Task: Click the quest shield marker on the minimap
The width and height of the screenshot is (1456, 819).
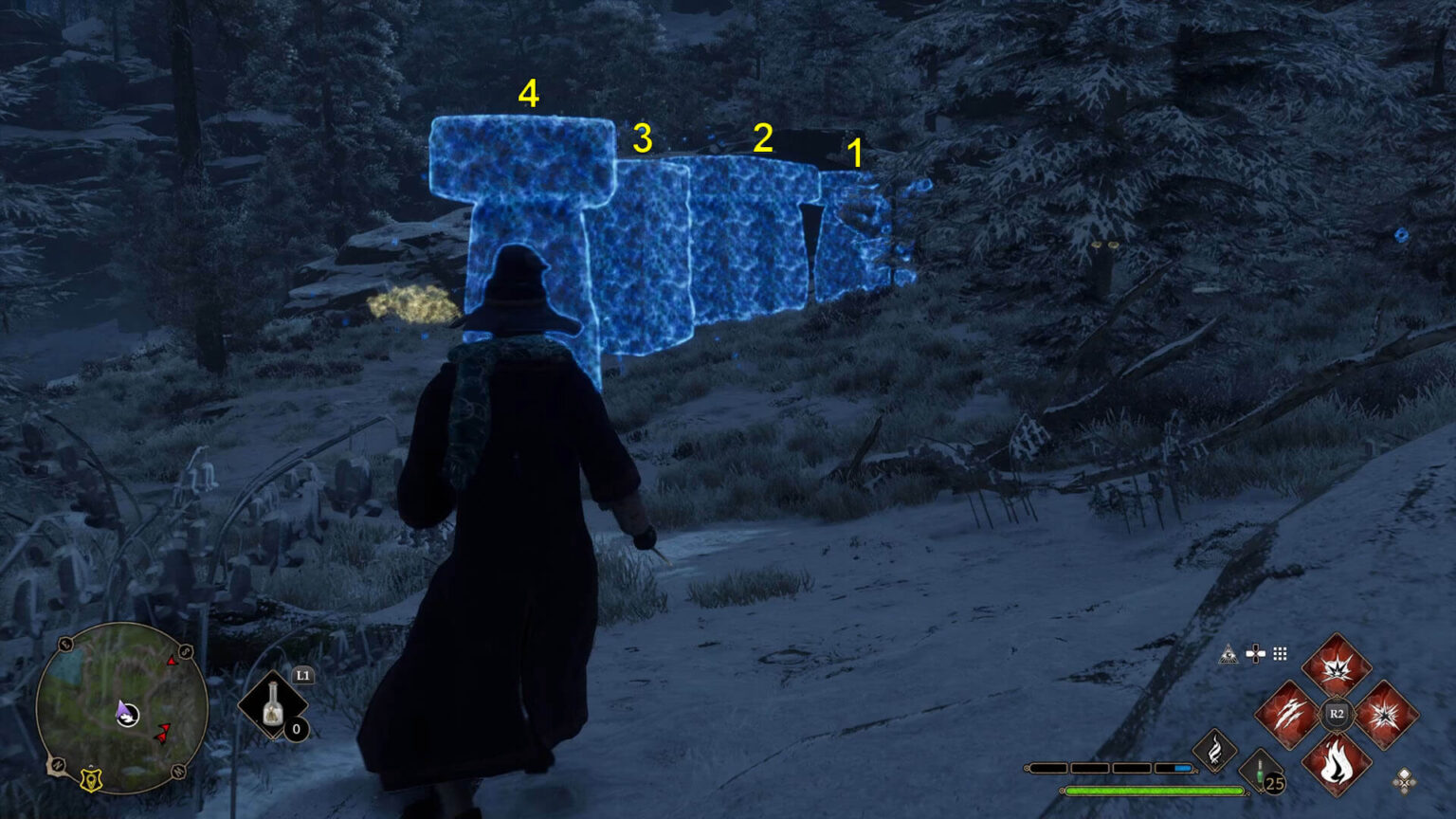Action: coord(91,778)
